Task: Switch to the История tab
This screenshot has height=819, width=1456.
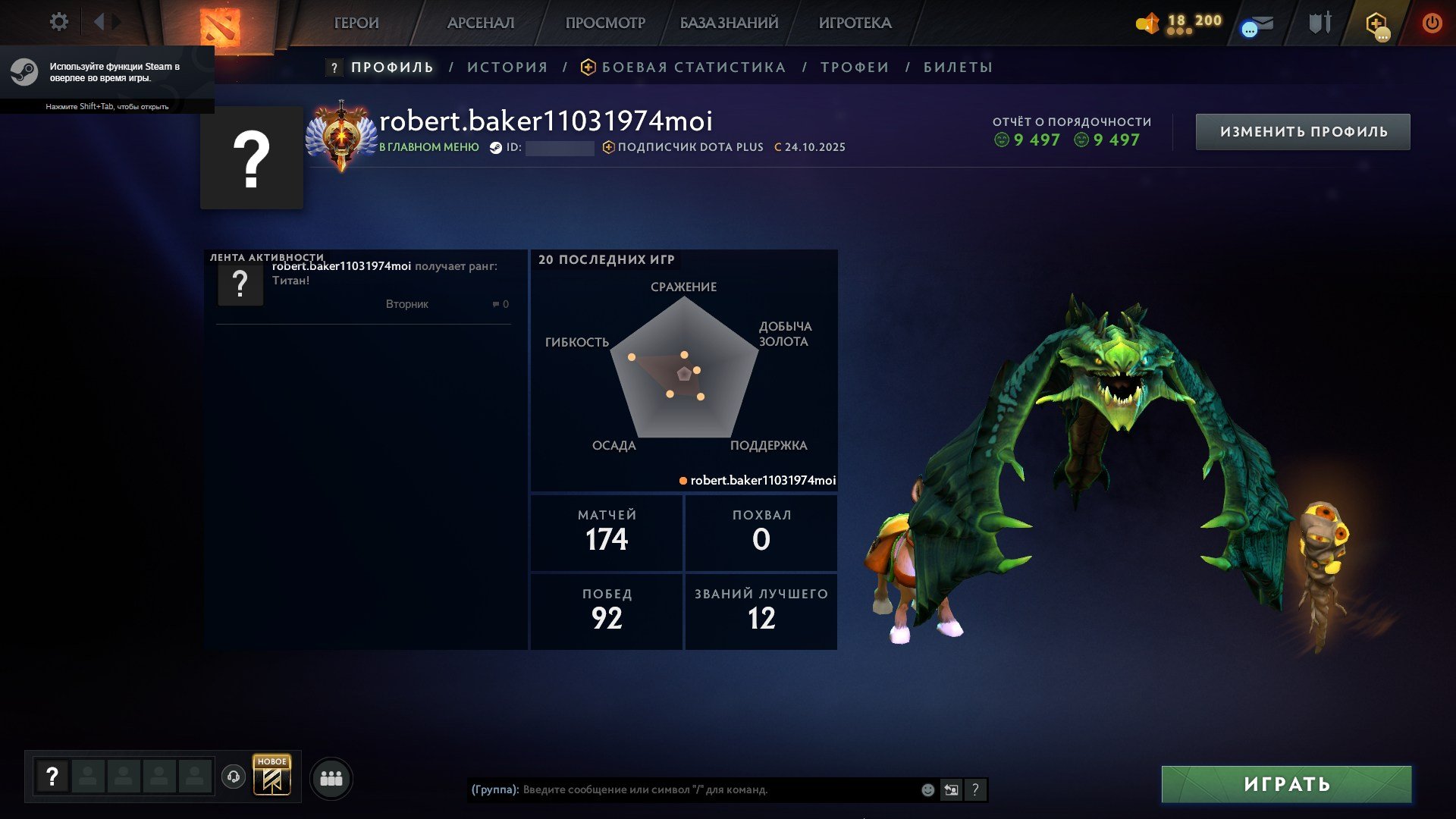Action: [x=507, y=67]
